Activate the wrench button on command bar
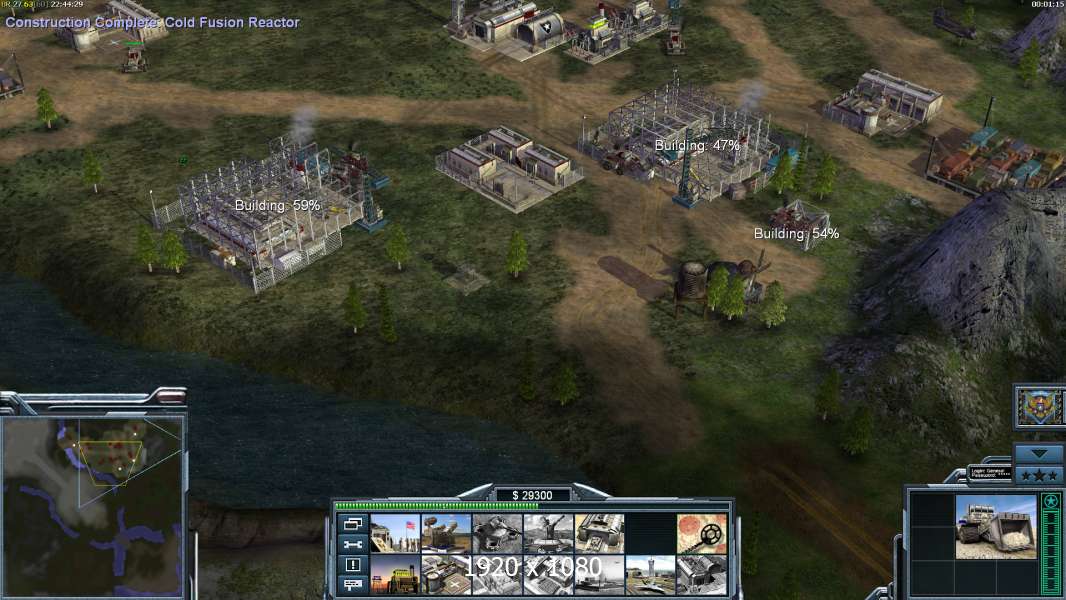 352,544
